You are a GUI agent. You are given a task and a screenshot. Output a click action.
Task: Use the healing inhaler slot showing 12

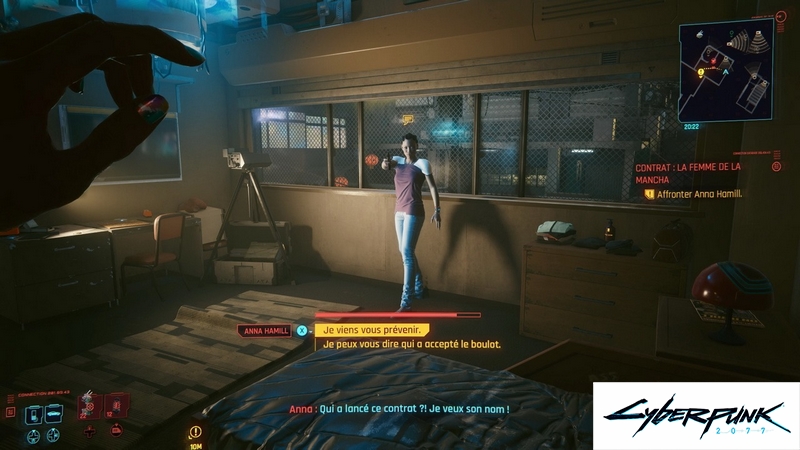point(116,408)
